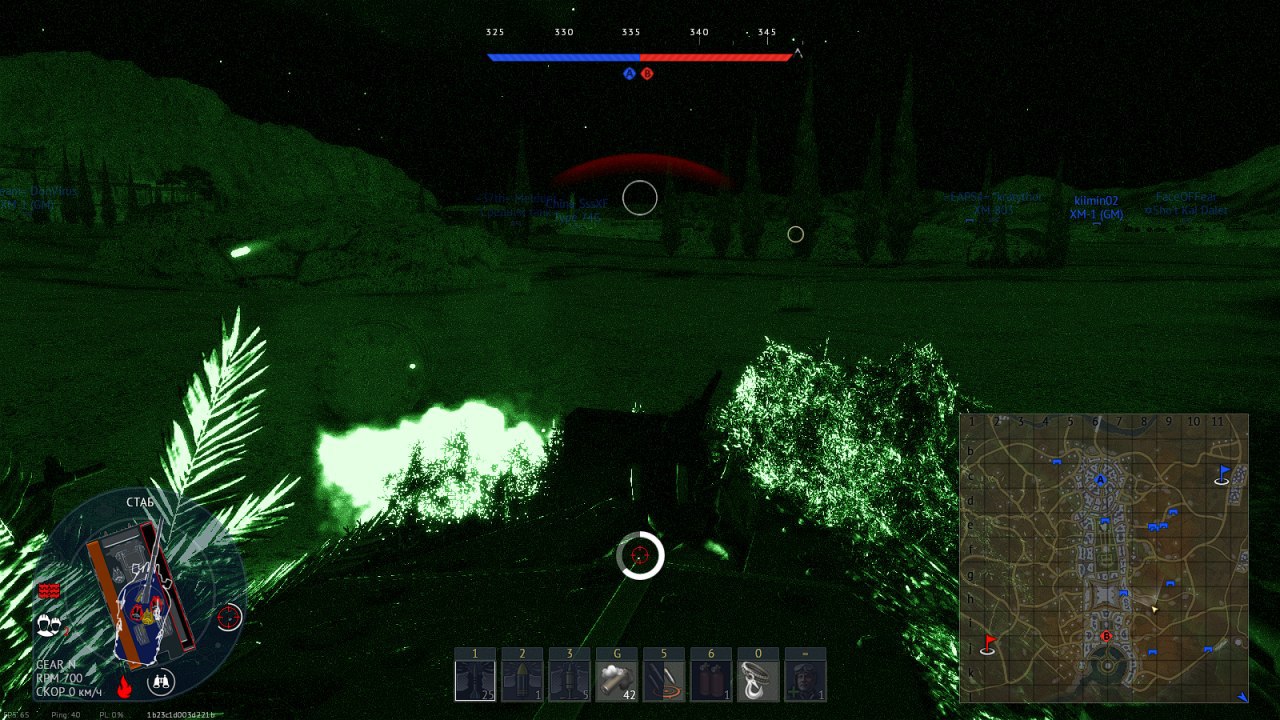
Task: Activate the artillery strike slot
Action: coord(664,676)
